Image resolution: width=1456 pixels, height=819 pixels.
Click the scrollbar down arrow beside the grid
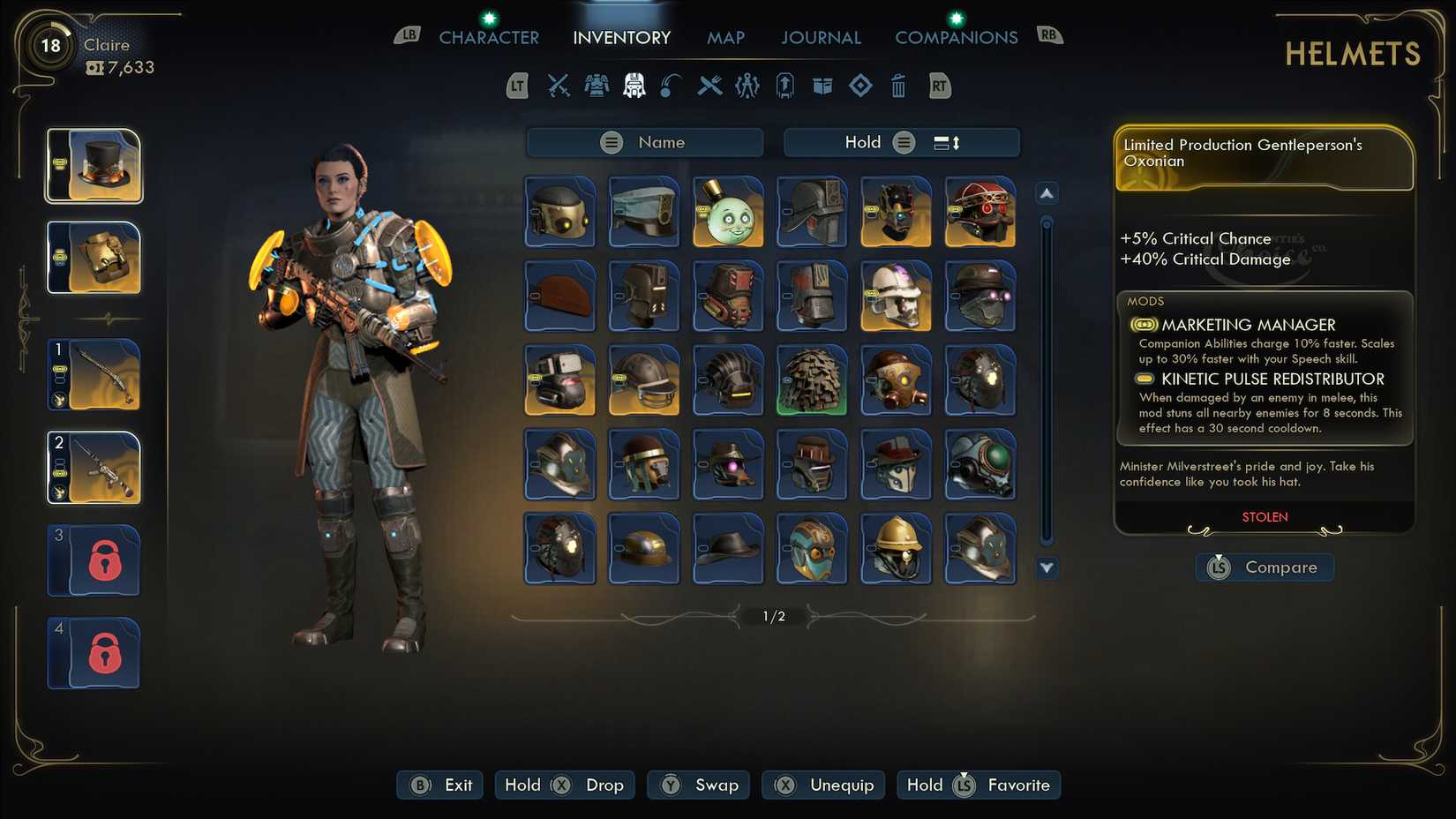click(1047, 570)
